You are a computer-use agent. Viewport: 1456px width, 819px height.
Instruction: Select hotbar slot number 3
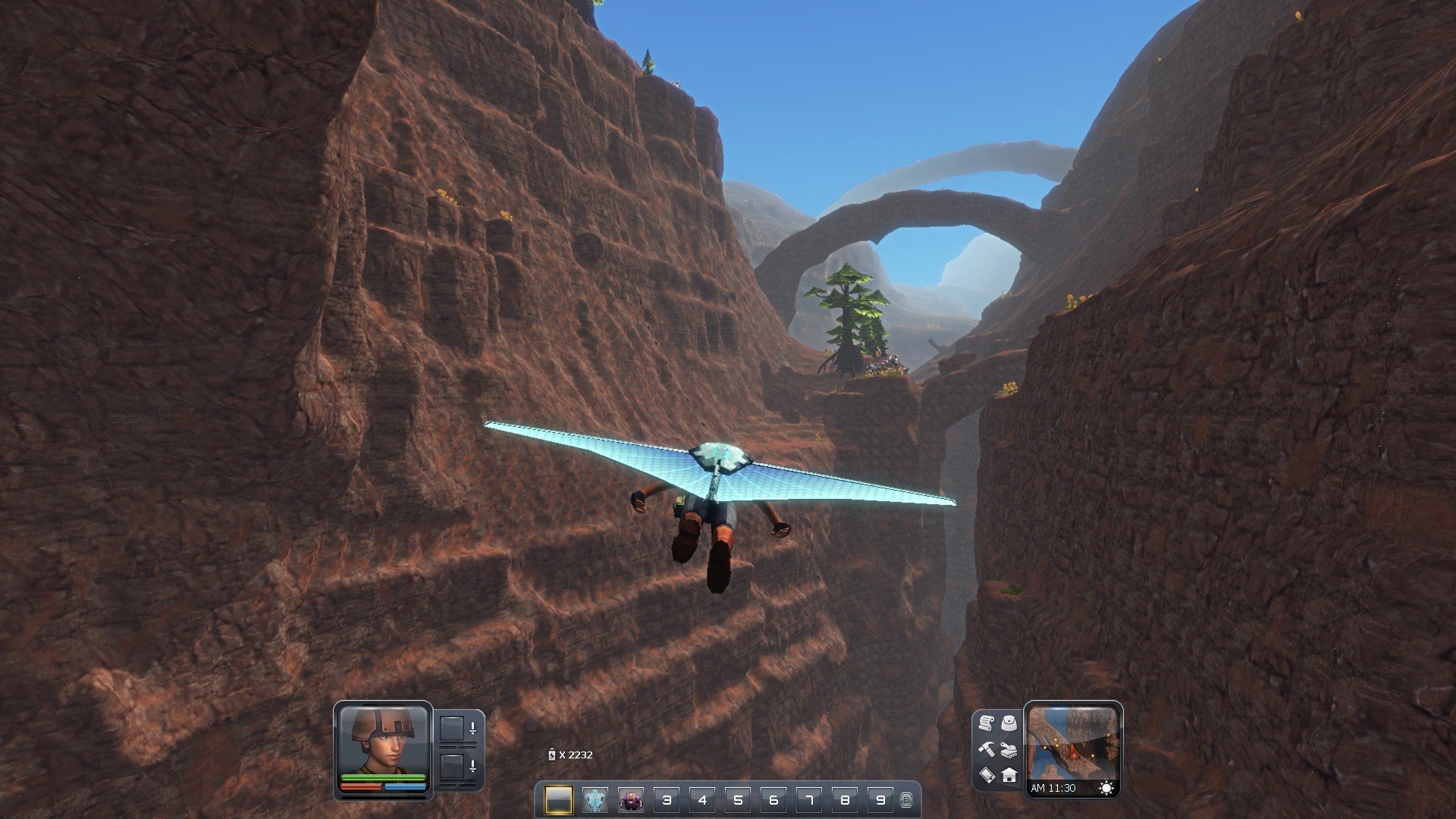(667, 799)
